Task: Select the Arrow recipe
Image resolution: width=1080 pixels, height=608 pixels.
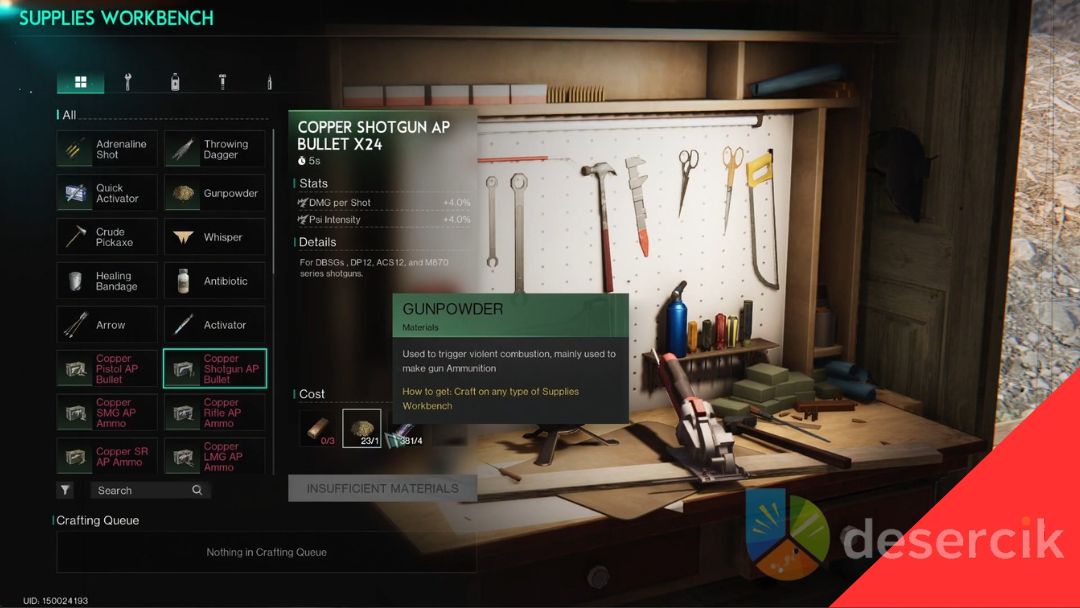Action: click(108, 325)
